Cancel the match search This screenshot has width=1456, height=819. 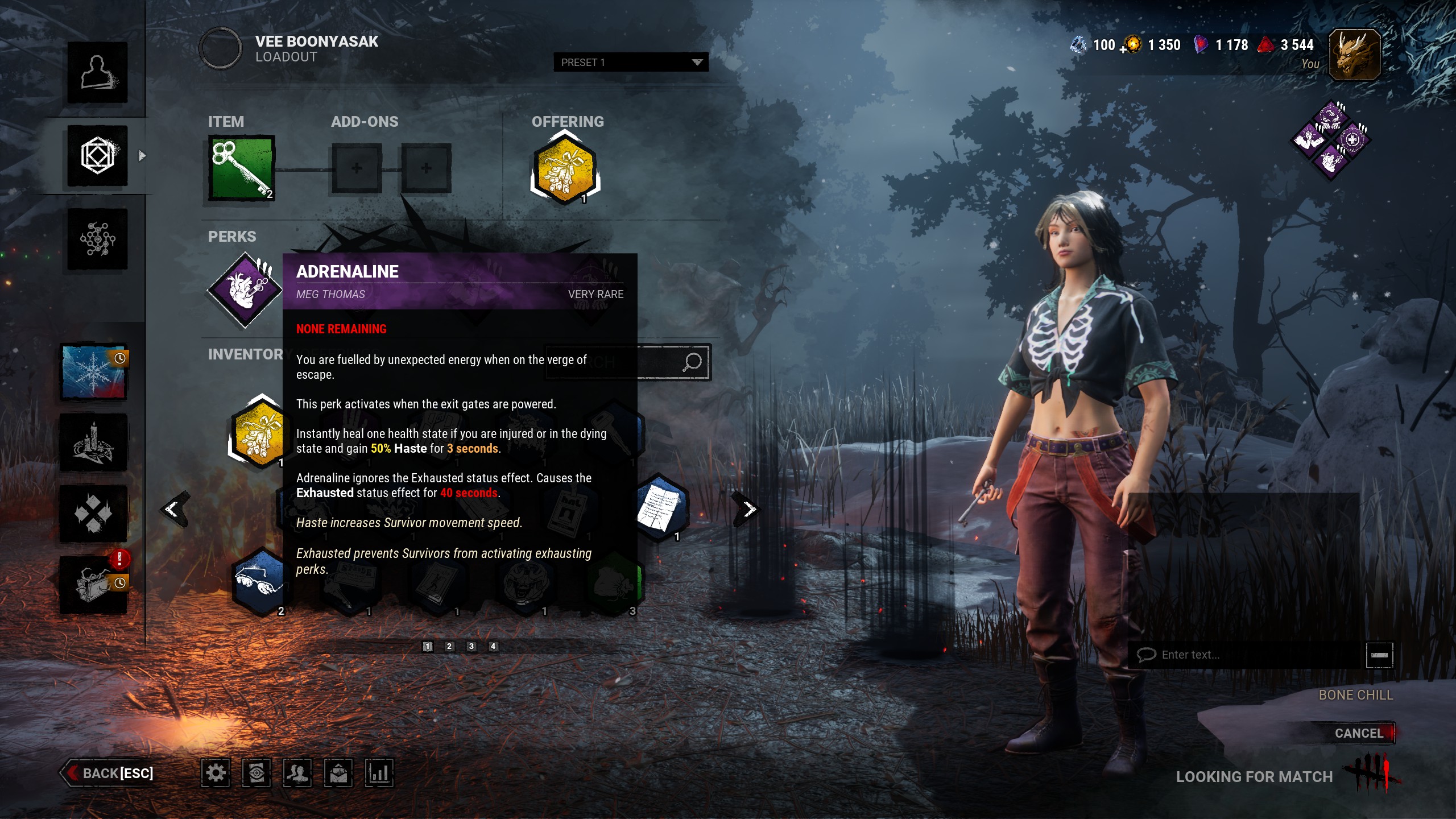click(x=1358, y=733)
